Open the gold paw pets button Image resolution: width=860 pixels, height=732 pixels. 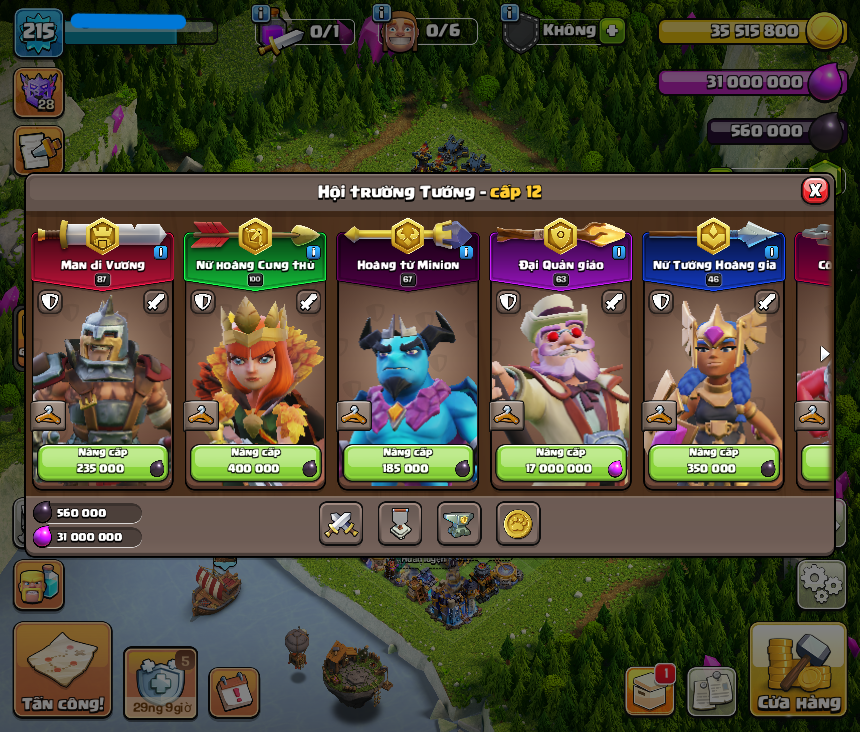[x=518, y=524]
